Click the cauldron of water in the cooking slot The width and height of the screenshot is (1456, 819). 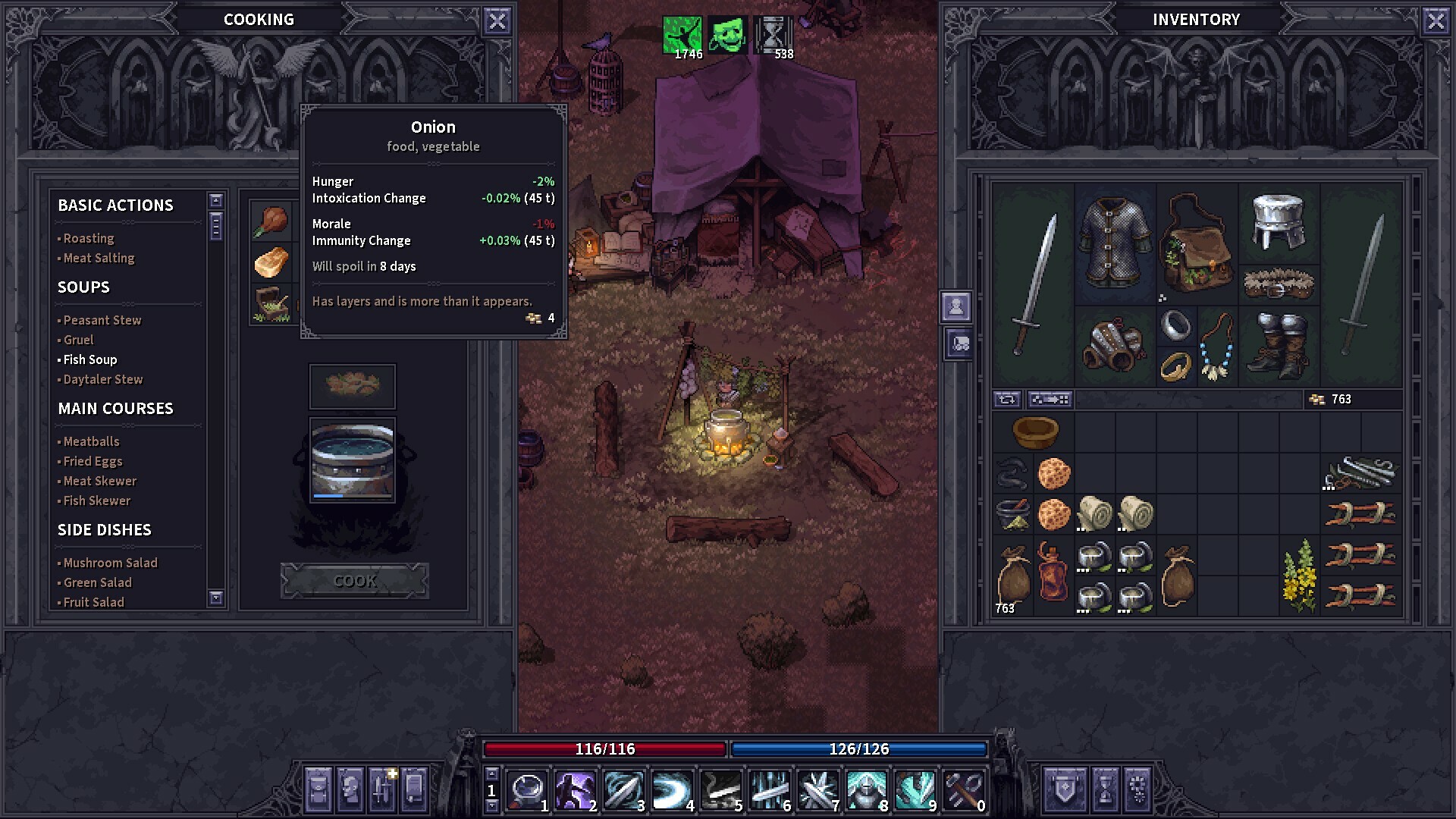click(x=352, y=460)
